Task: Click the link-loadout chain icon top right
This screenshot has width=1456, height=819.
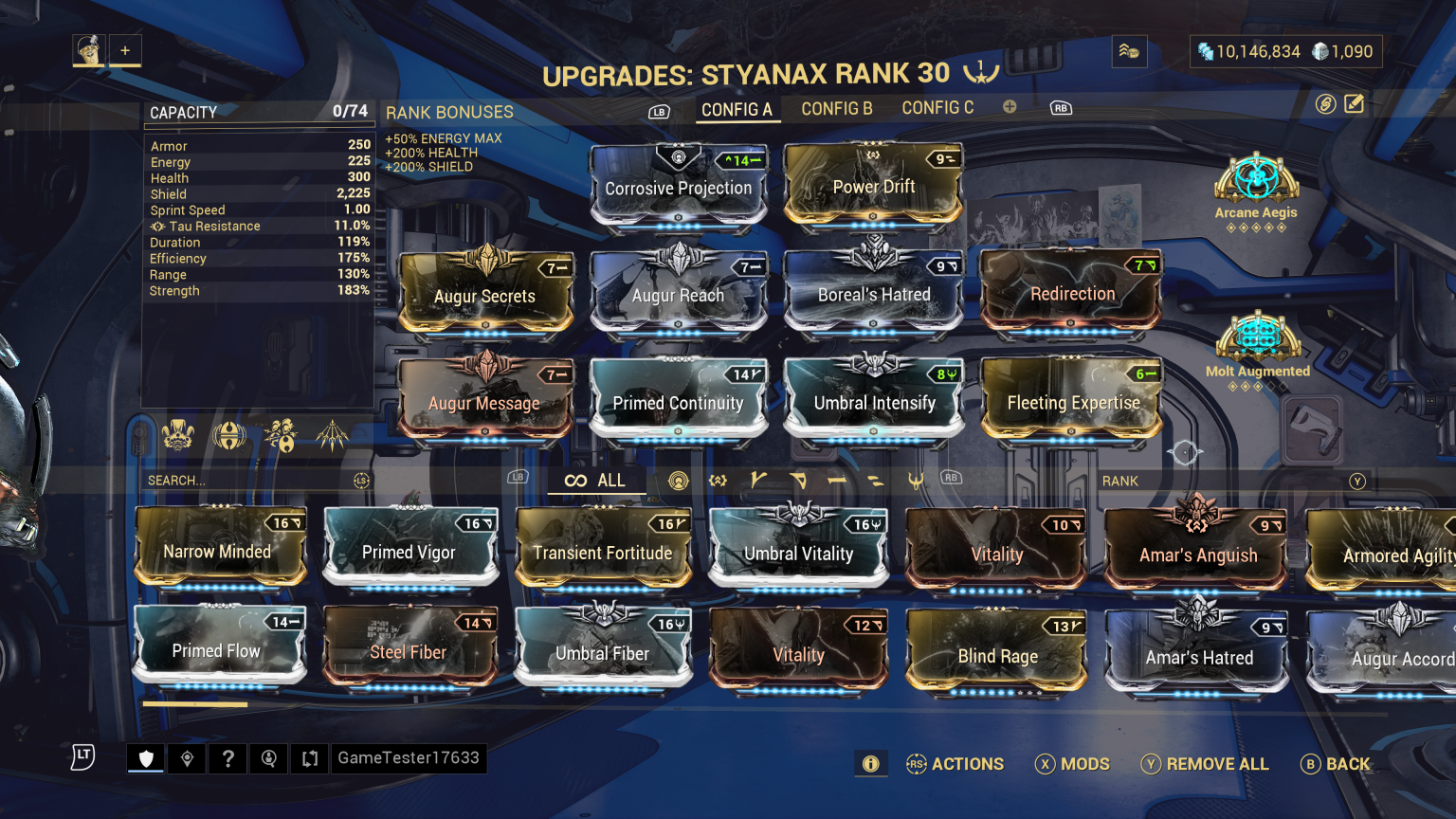Action: coord(1325,104)
